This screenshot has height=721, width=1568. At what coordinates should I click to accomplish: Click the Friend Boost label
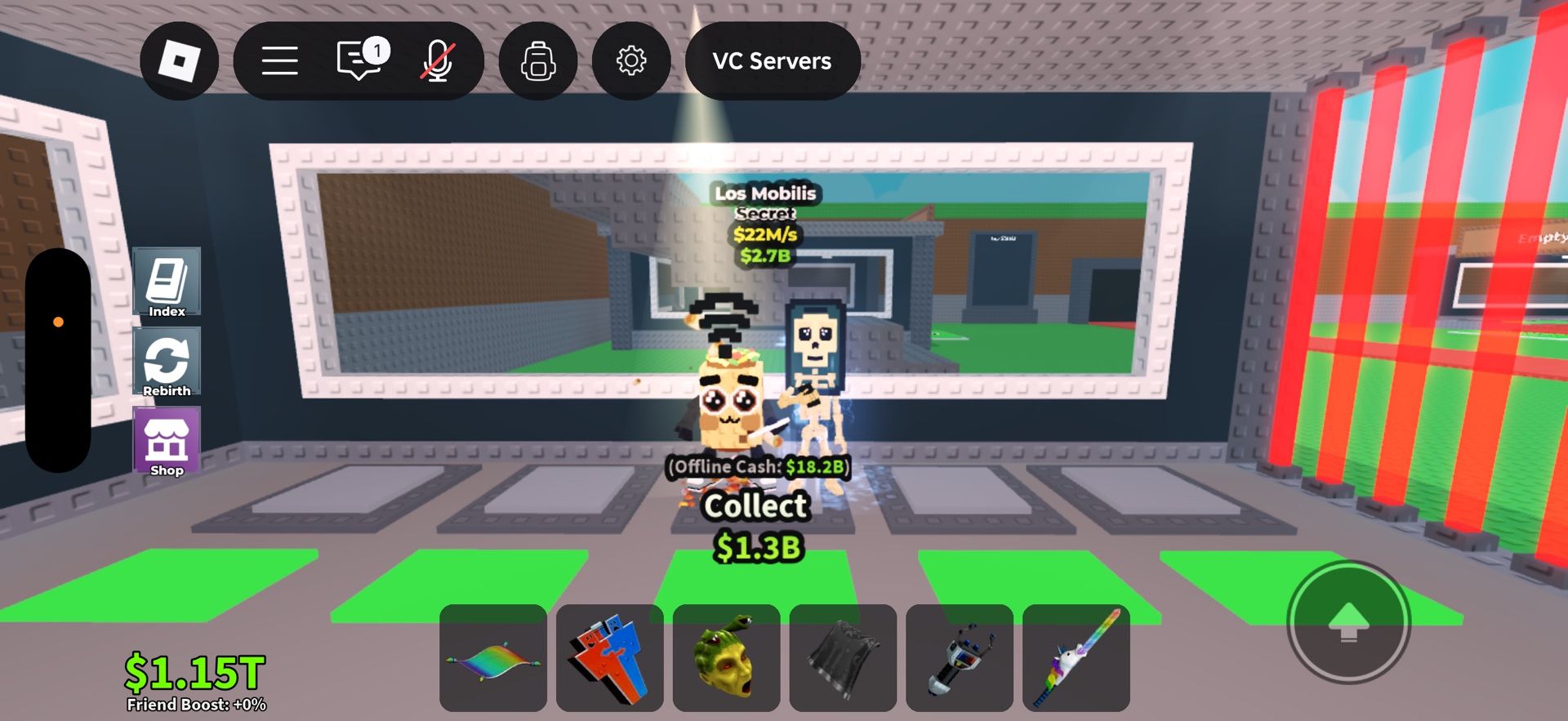point(194,702)
